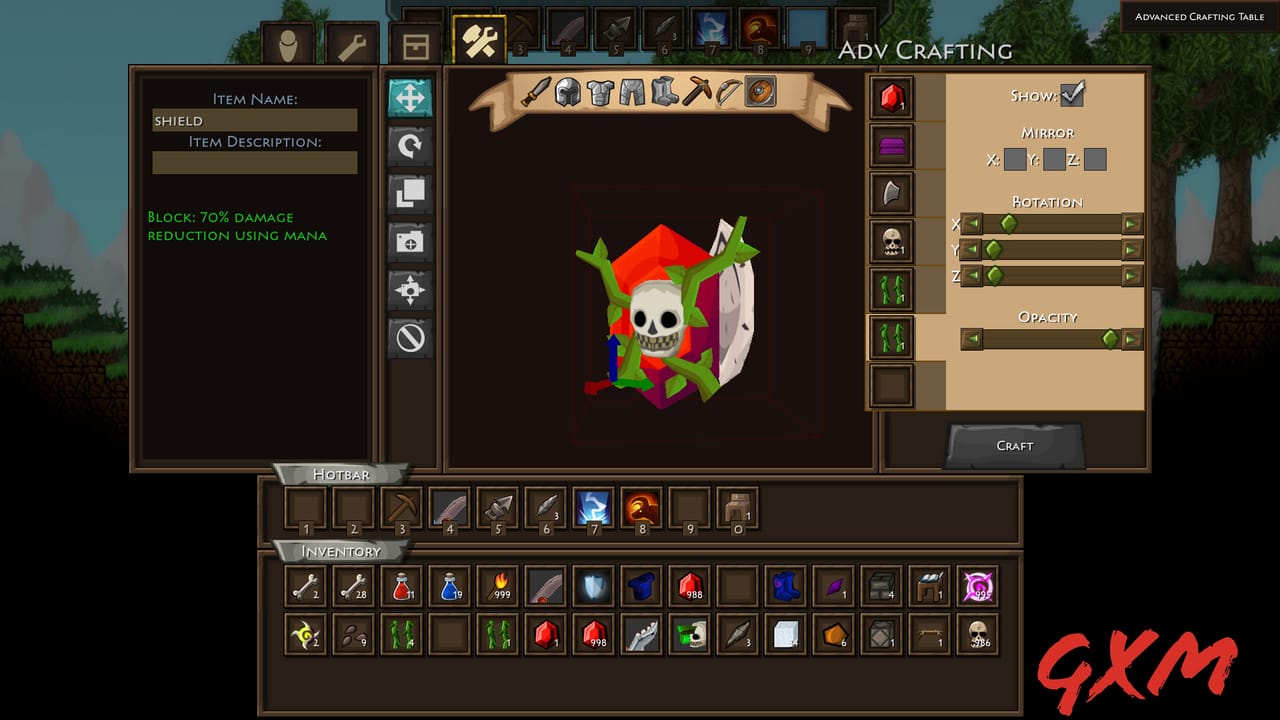The width and height of the screenshot is (1280, 720).
Task: Toggle the Show checkbox
Action: click(x=1070, y=95)
